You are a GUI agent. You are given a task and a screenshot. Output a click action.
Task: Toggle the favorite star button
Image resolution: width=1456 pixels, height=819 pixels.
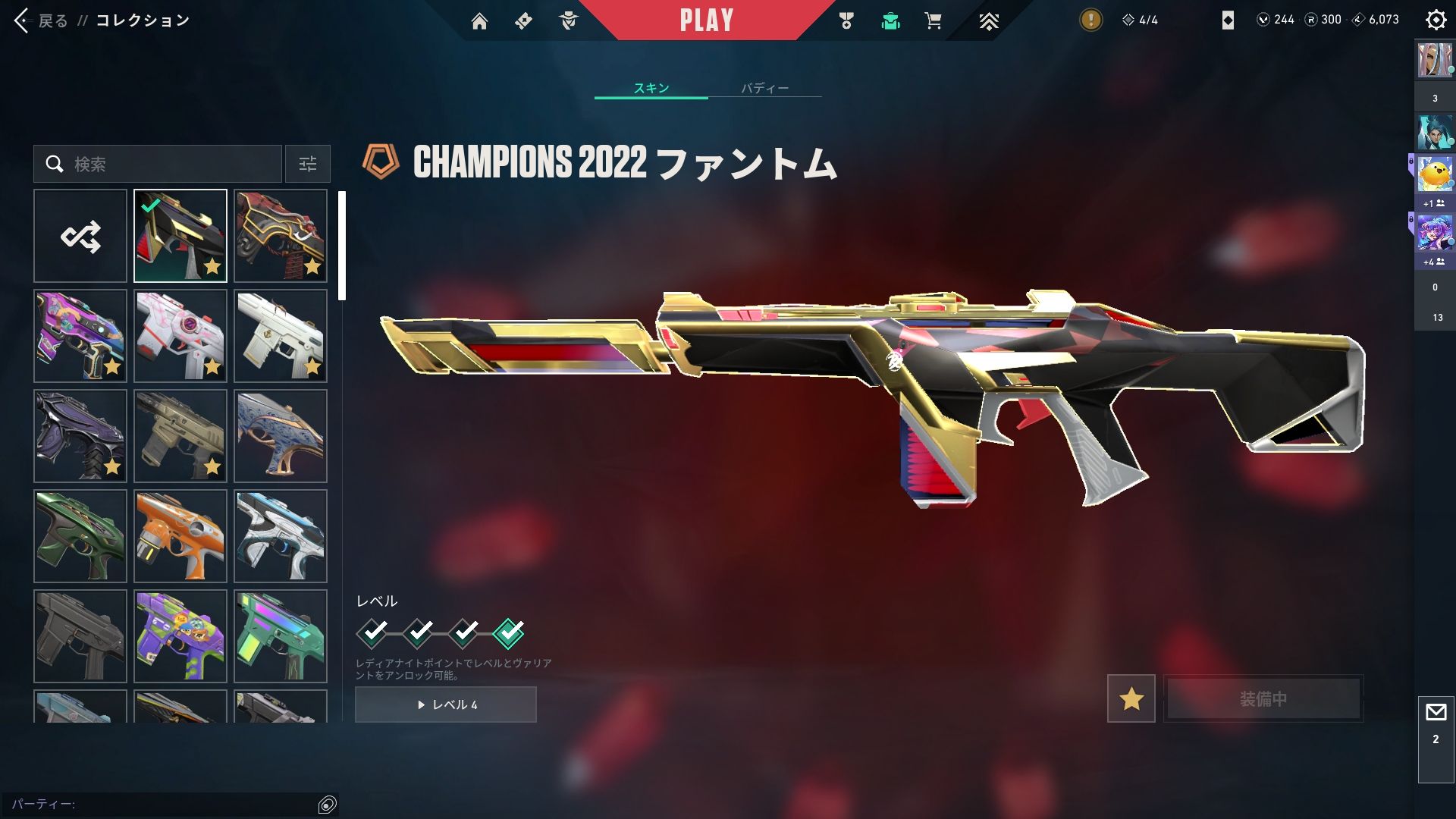(1131, 698)
